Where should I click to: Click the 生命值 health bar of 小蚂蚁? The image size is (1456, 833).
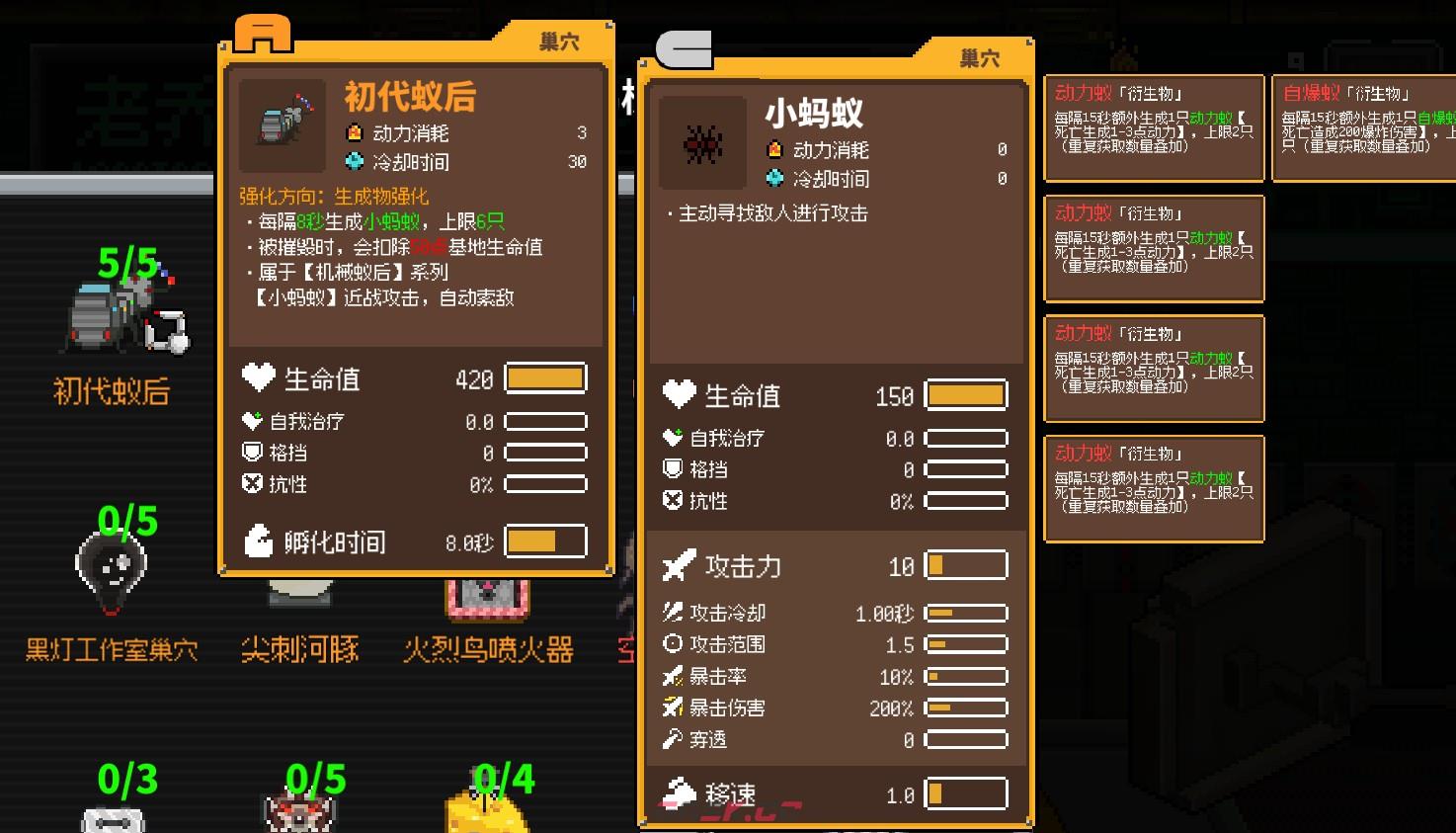(x=965, y=394)
